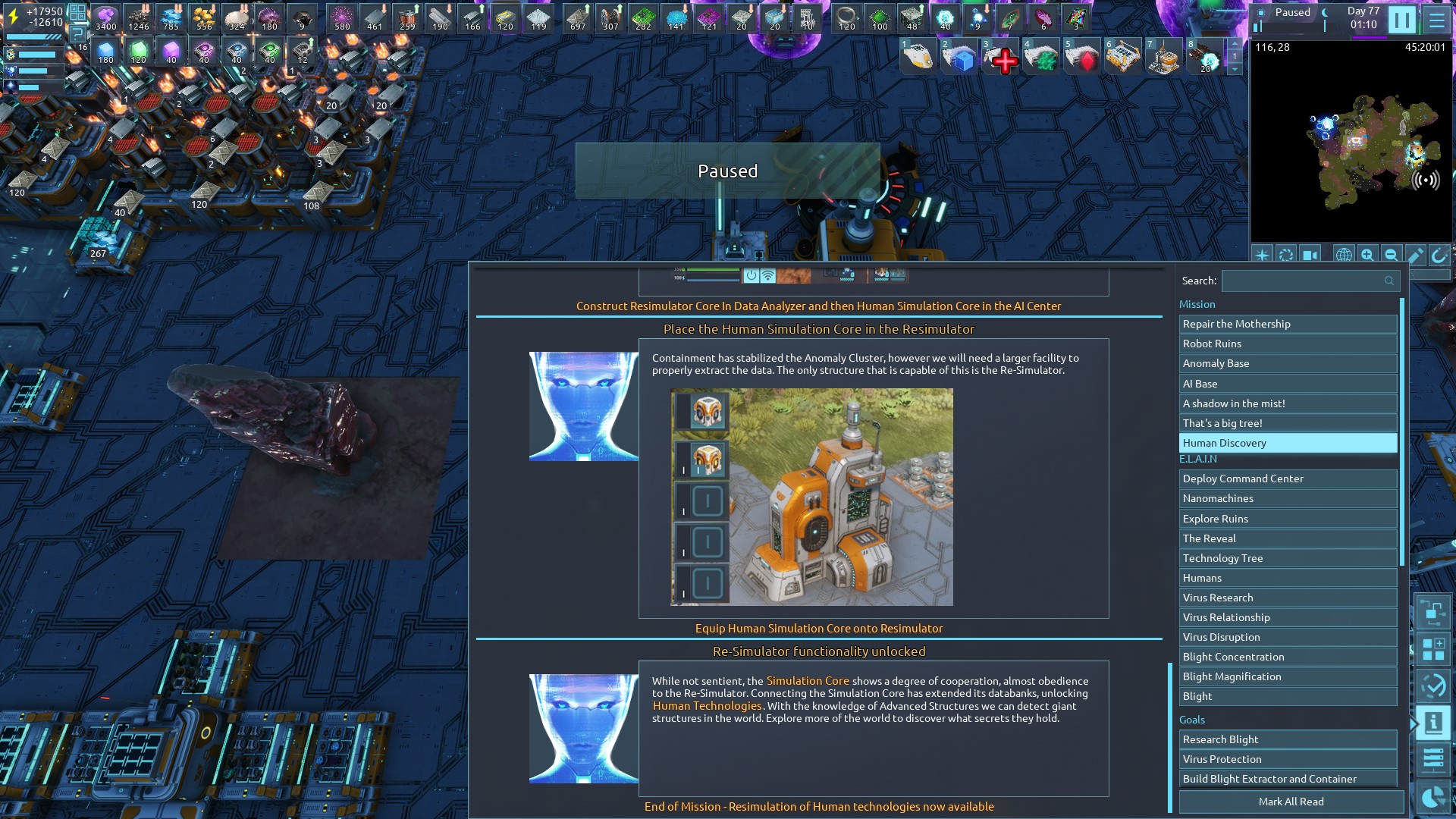Open the hamburger main menu
Image resolution: width=1456 pixels, height=819 pixels.
click(x=1436, y=20)
